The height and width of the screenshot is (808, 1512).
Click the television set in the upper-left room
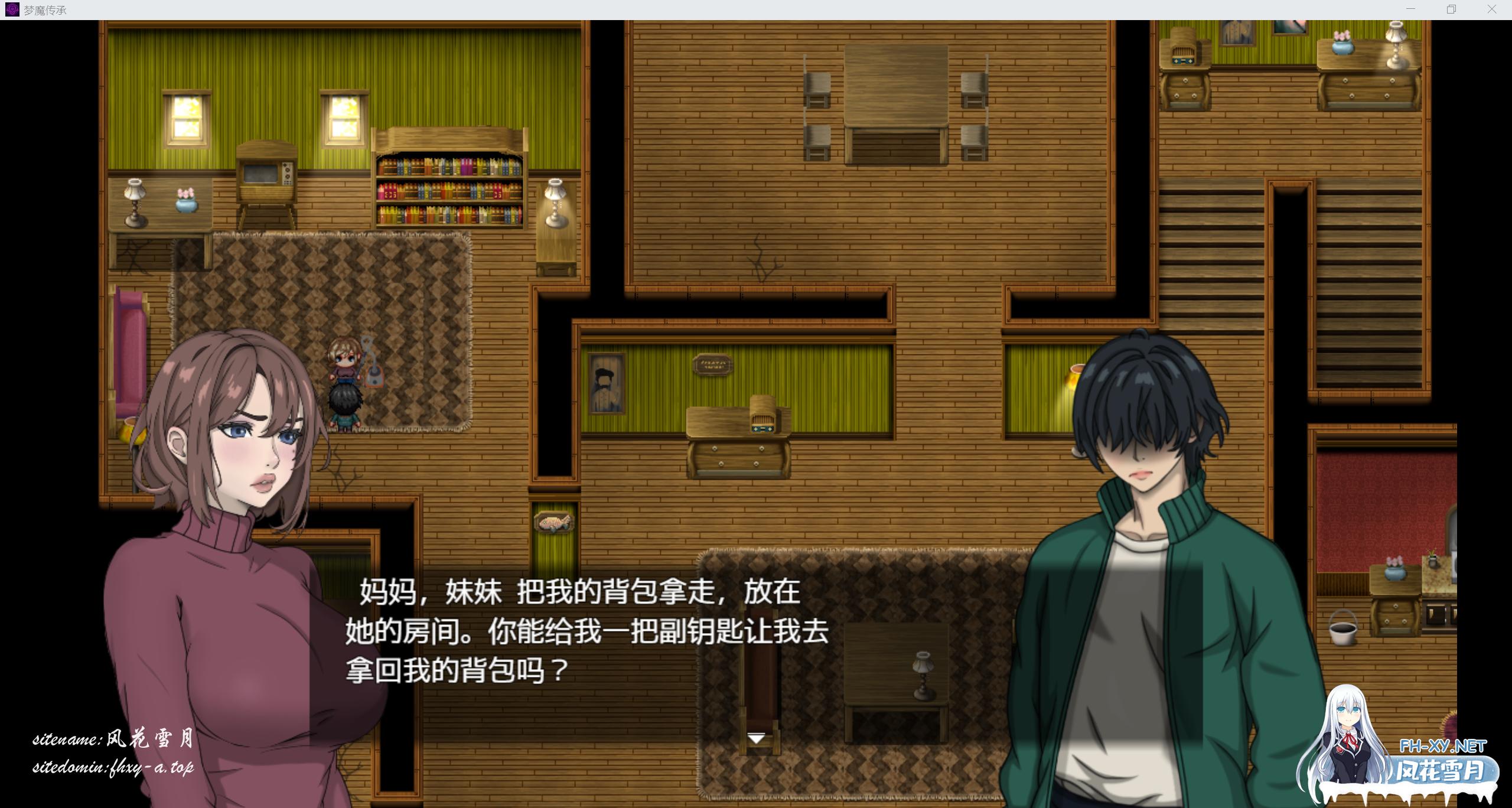tap(266, 171)
